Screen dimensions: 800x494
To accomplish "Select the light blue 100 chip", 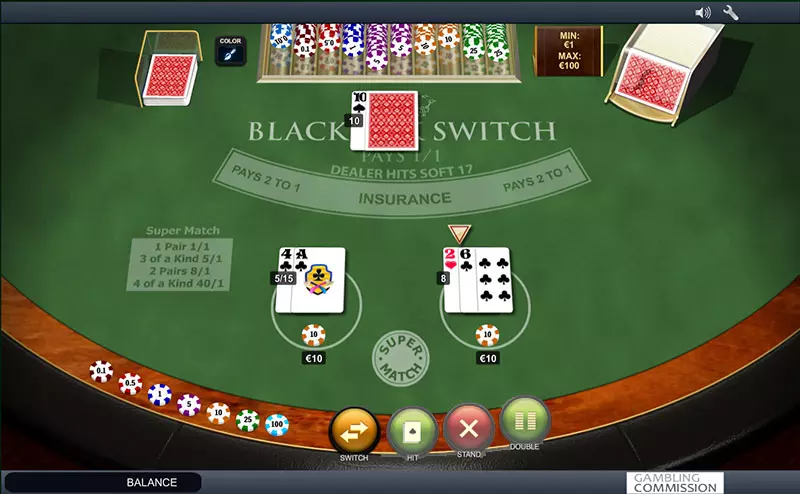I will coord(276,425).
